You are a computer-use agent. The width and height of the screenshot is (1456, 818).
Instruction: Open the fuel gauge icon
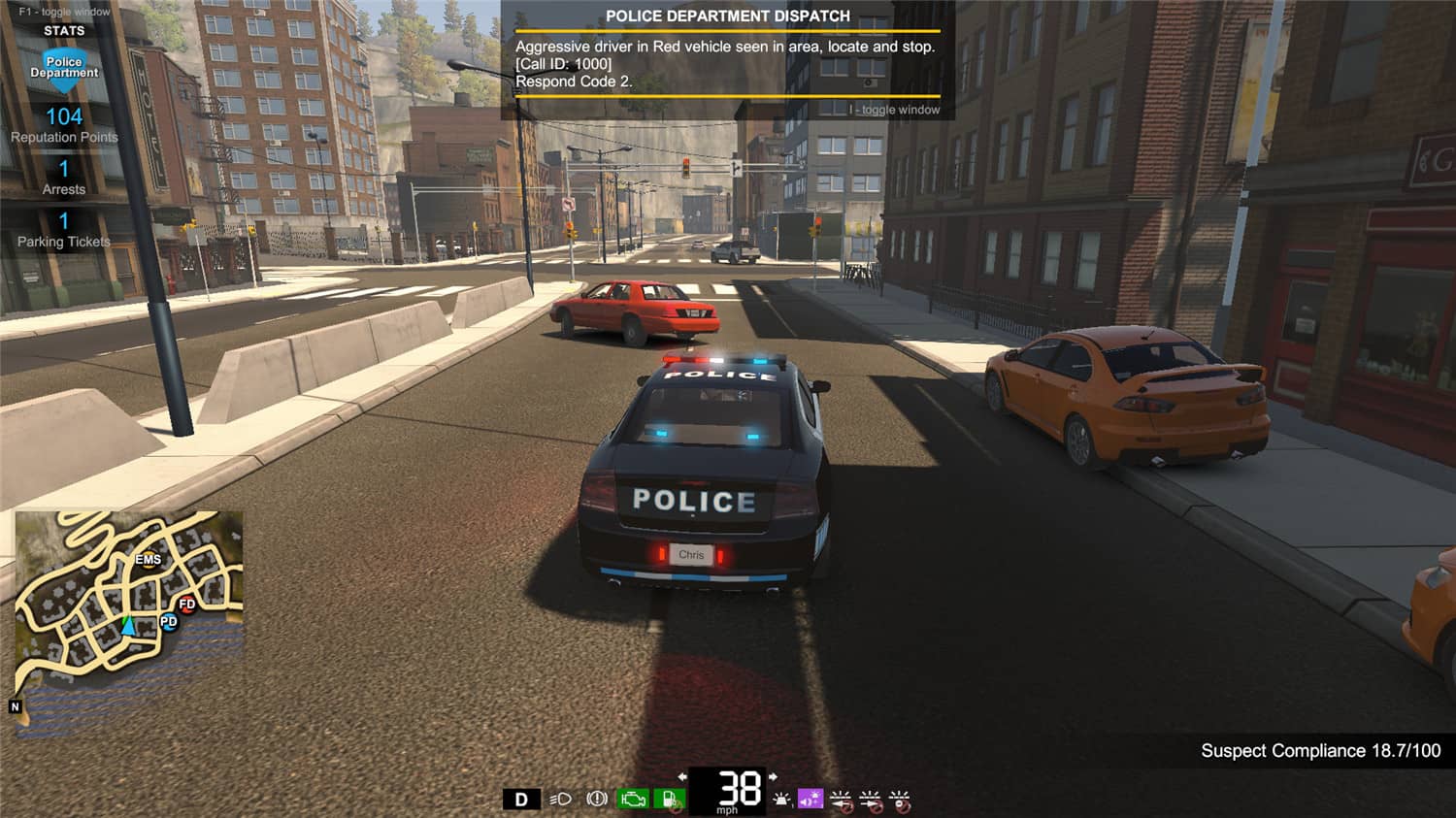click(670, 798)
